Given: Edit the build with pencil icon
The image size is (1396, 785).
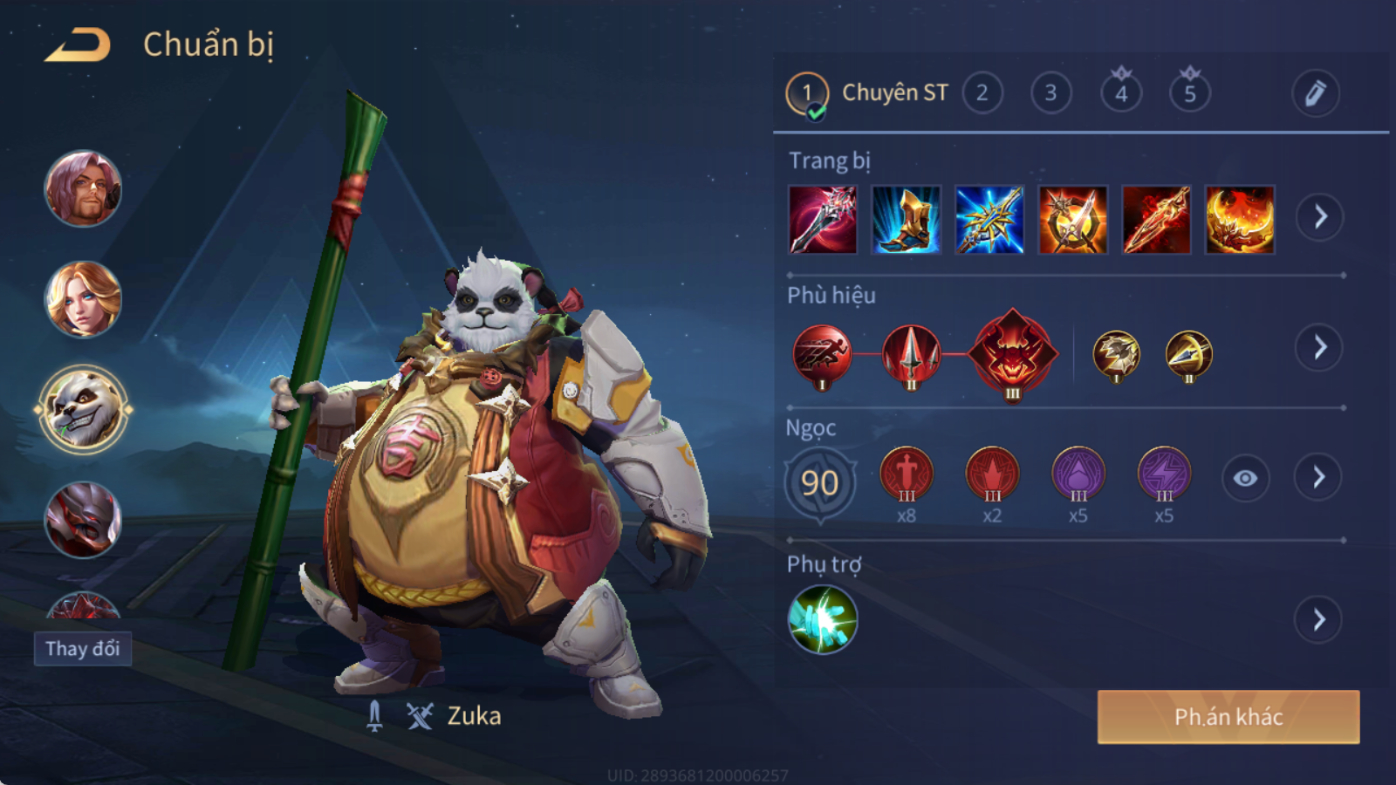Looking at the screenshot, I should [x=1315, y=94].
